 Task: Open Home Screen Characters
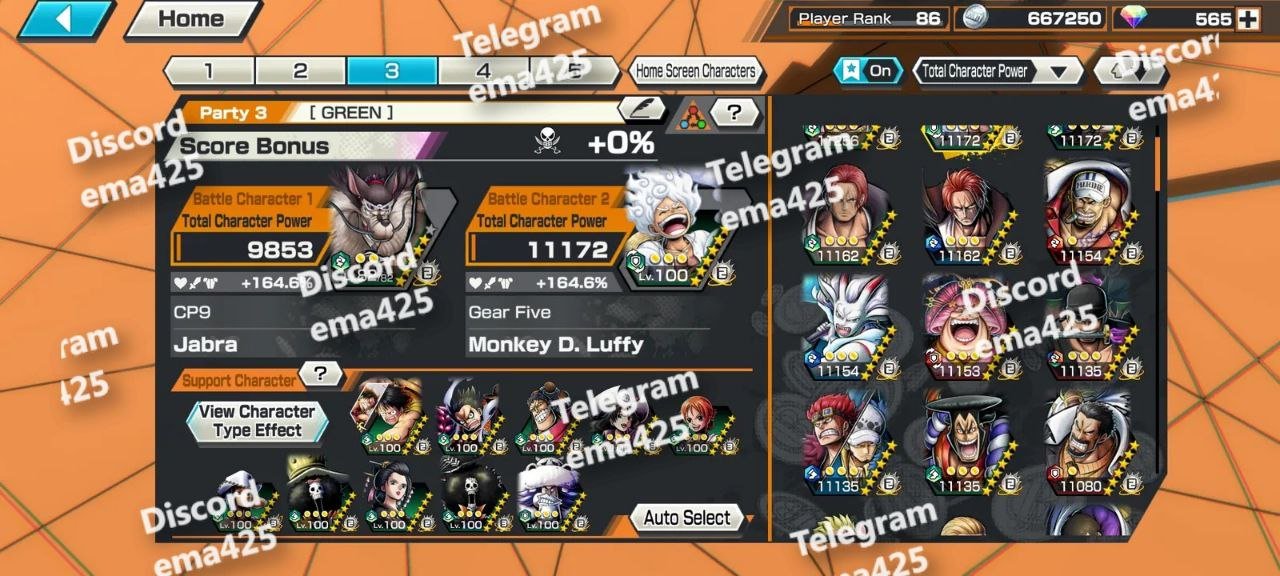pos(696,71)
